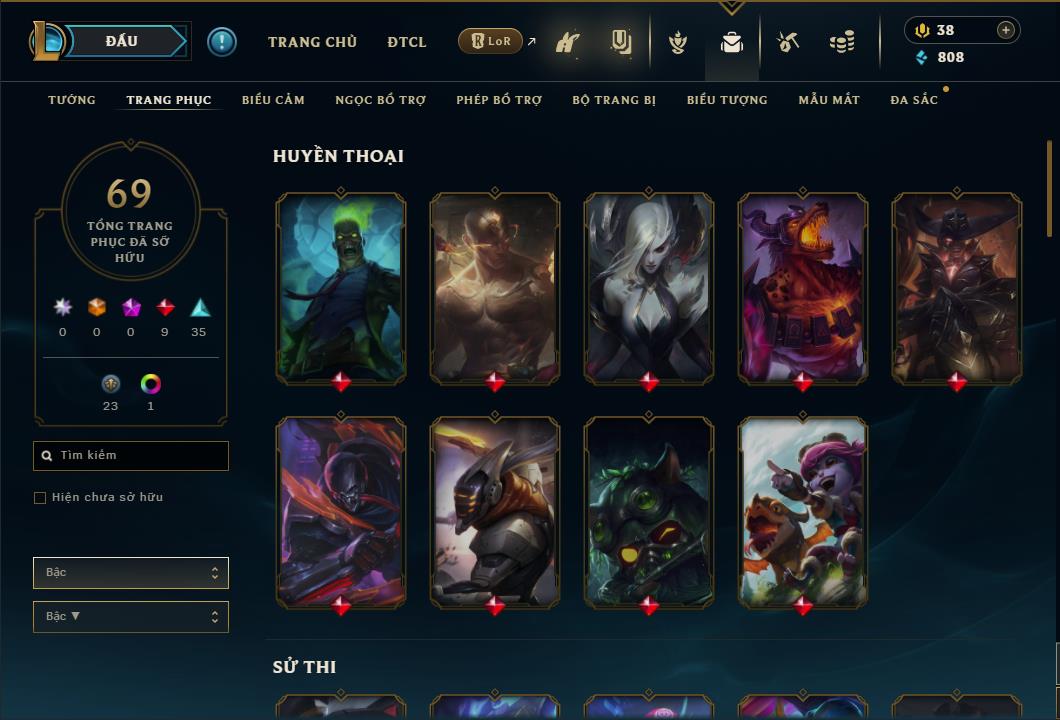Screen dimensions: 1060x720
Task: Open the BIỂU TƯỢNG tab
Action: point(727,100)
